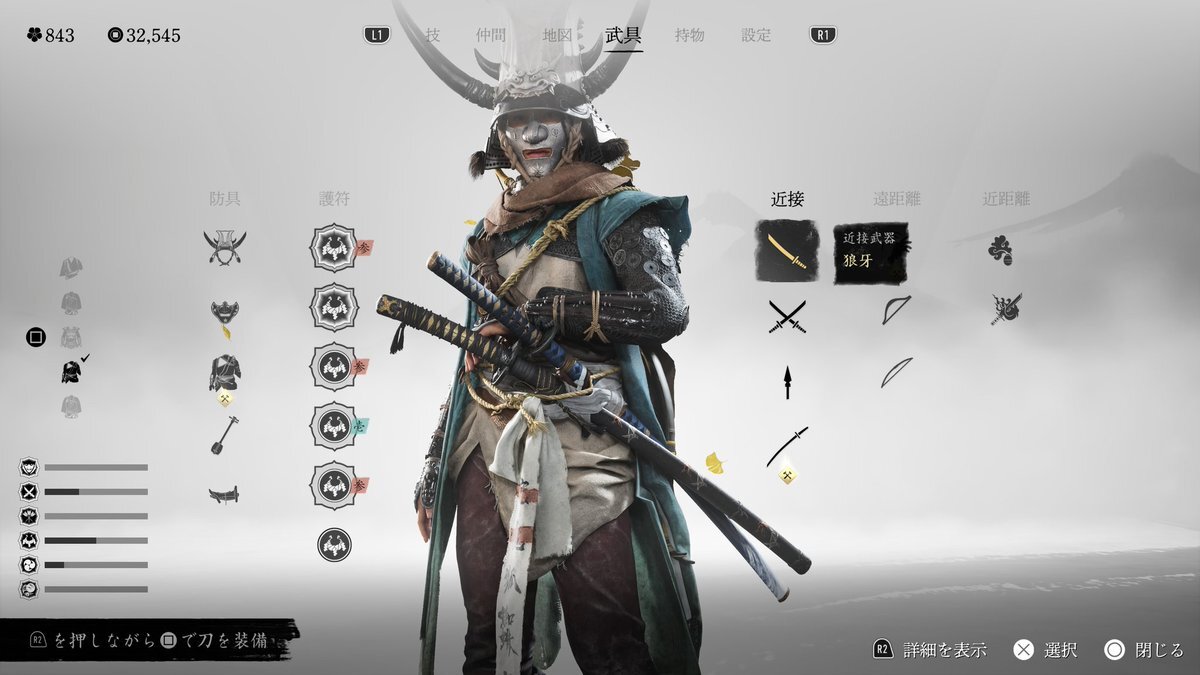Switch to the 技 tab

tap(433, 35)
